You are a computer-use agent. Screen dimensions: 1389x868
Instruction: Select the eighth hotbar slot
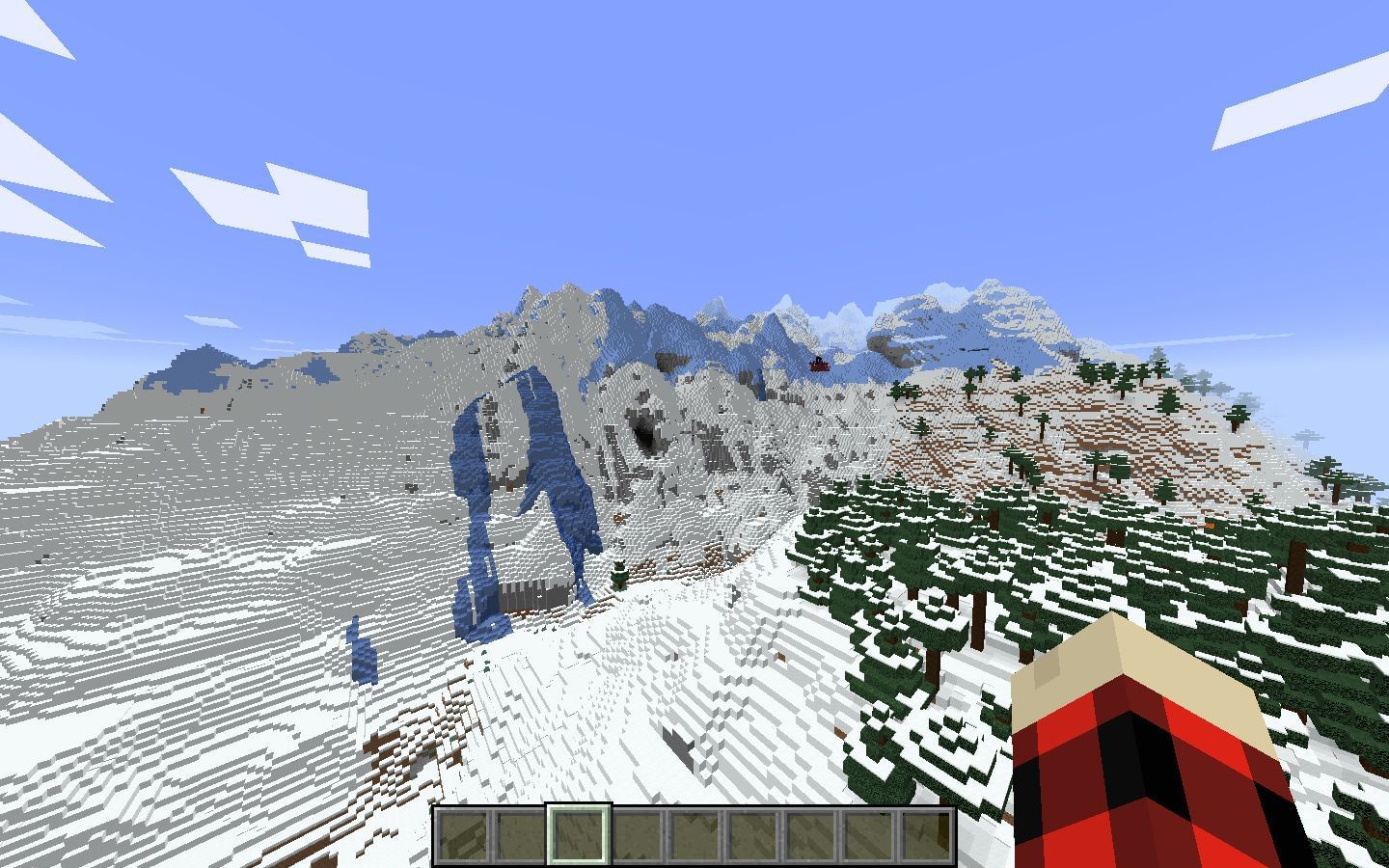[868, 835]
